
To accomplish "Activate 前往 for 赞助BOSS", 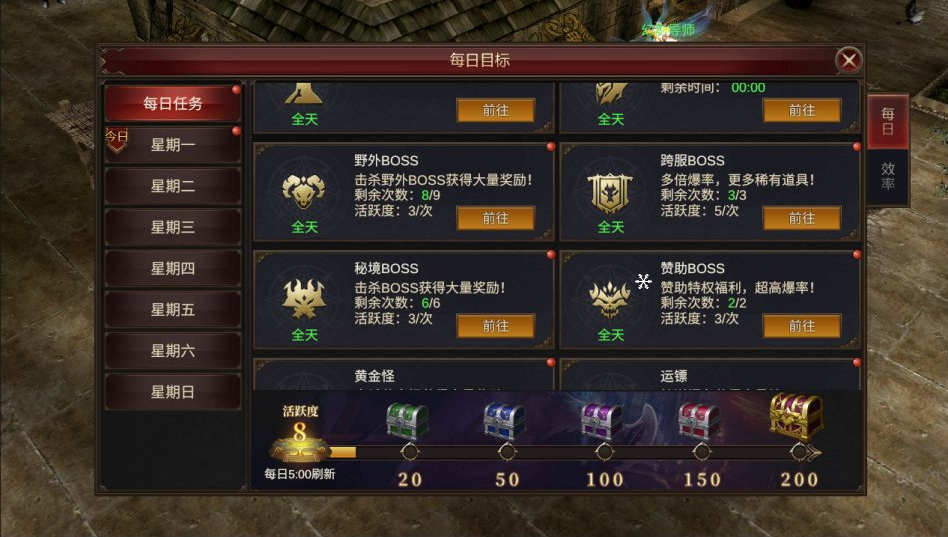I will click(802, 326).
